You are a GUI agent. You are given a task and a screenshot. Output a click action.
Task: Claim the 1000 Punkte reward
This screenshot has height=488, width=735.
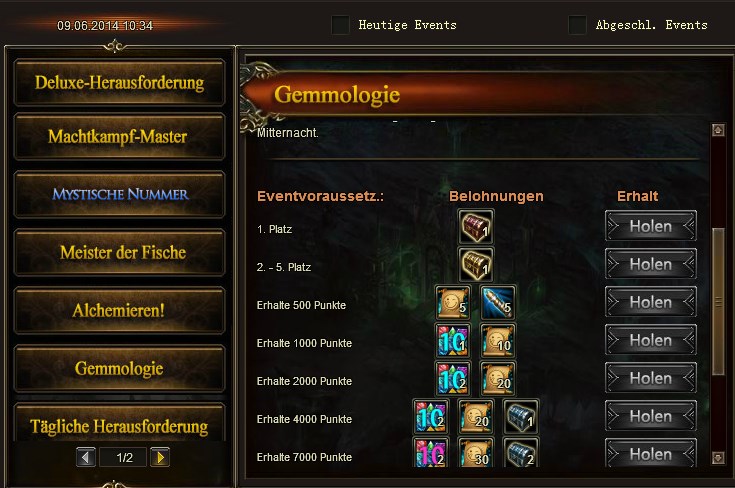[650, 341]
